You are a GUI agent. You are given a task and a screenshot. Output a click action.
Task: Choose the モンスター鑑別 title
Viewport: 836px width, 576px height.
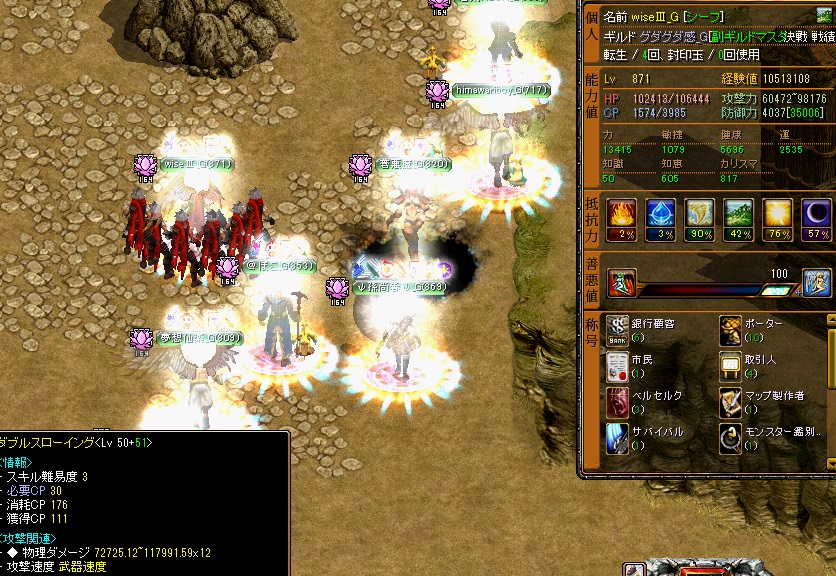click(731, 437)
